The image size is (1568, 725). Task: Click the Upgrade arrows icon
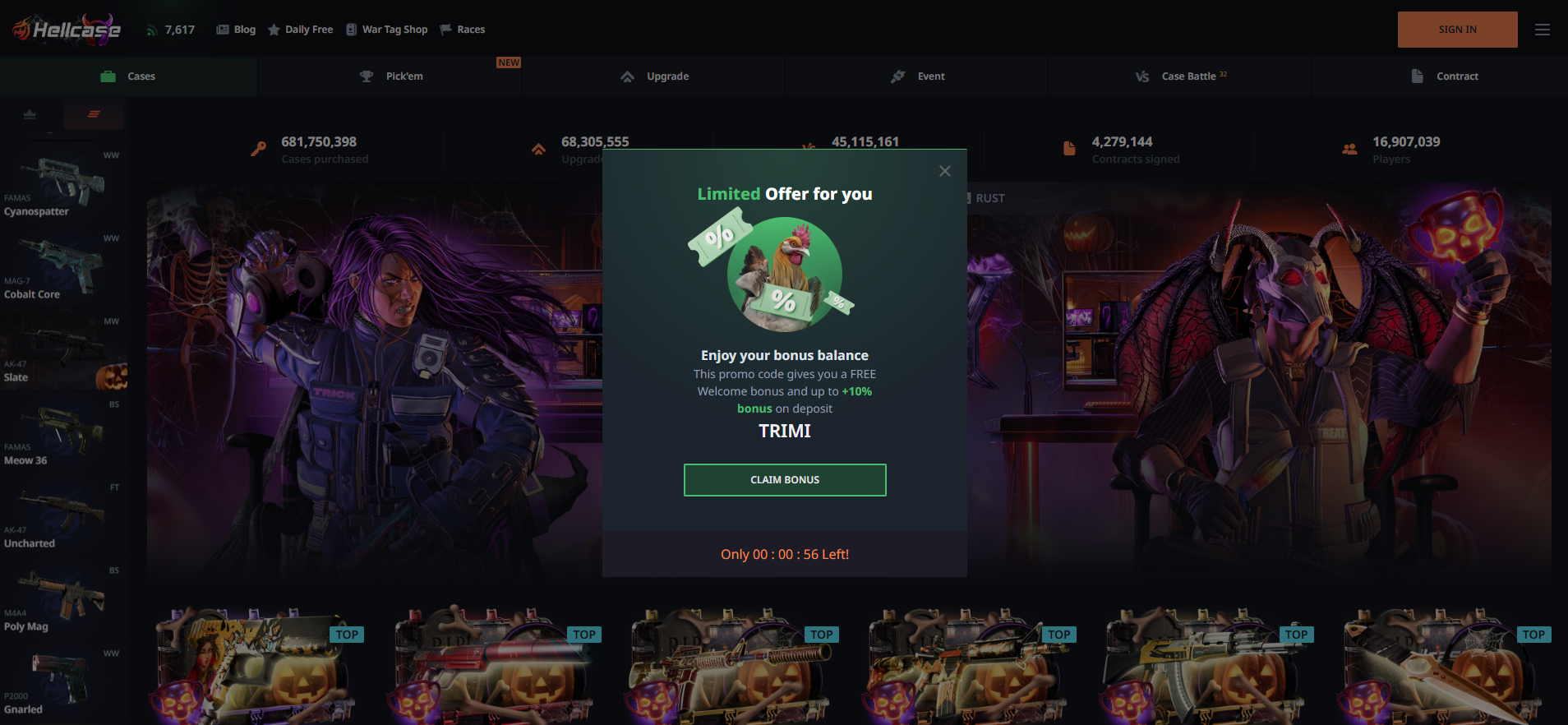coord(628,76)
